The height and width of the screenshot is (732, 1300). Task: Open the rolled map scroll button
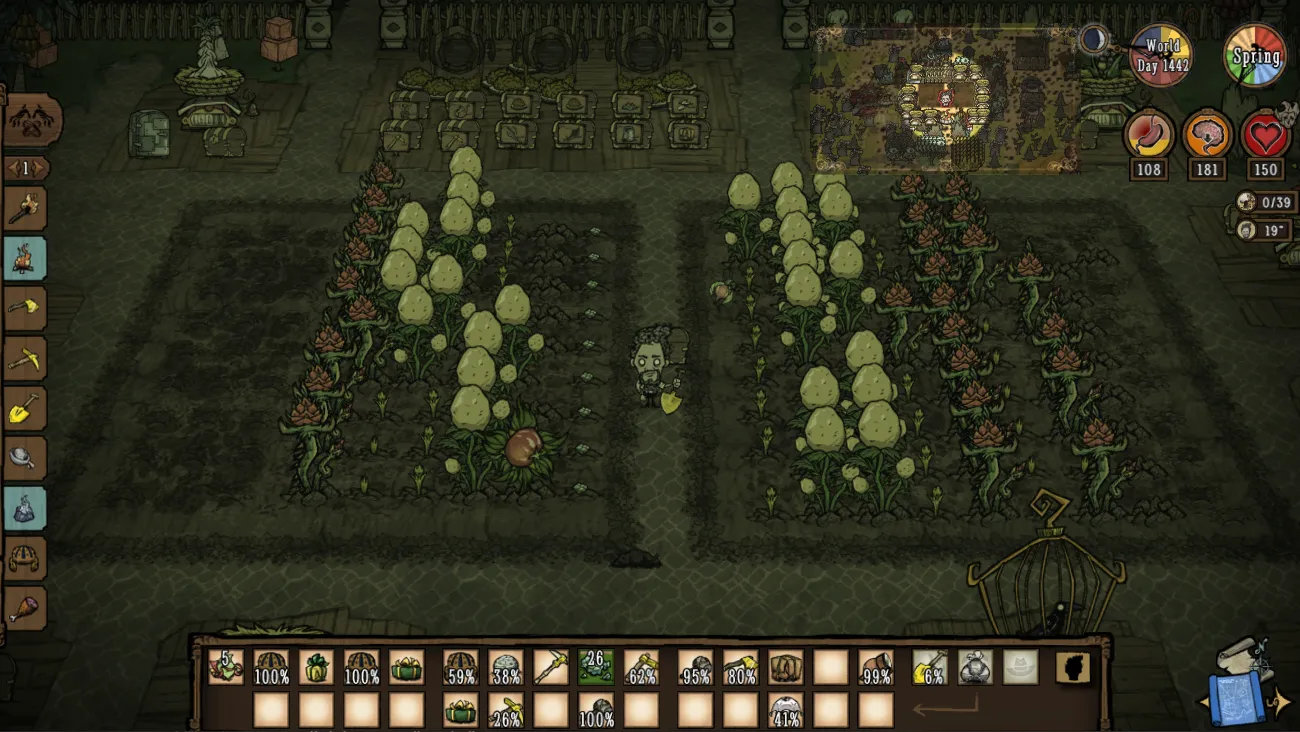point(1238,686)
